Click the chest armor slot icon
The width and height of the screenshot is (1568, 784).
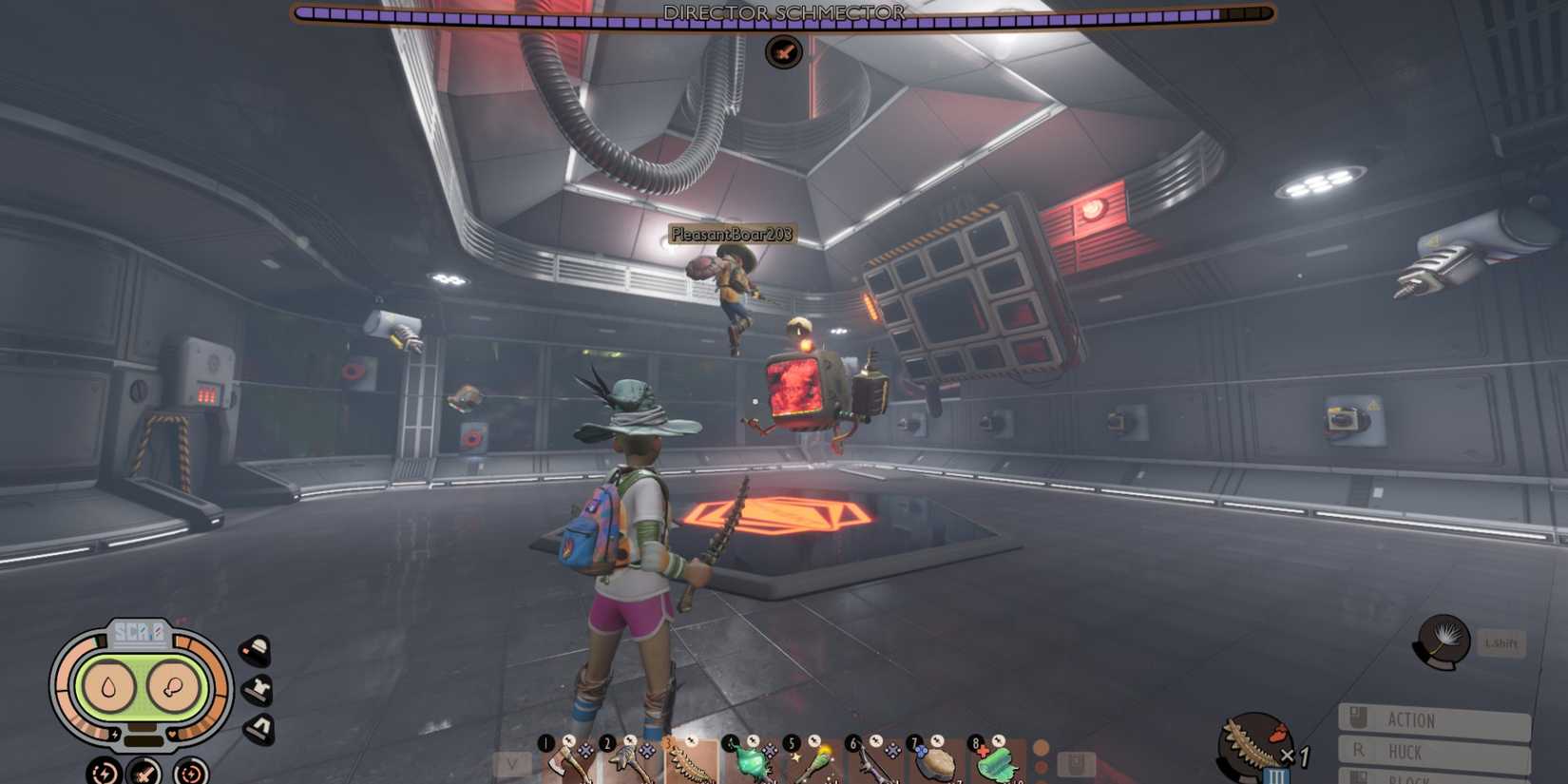pos(258,689)
